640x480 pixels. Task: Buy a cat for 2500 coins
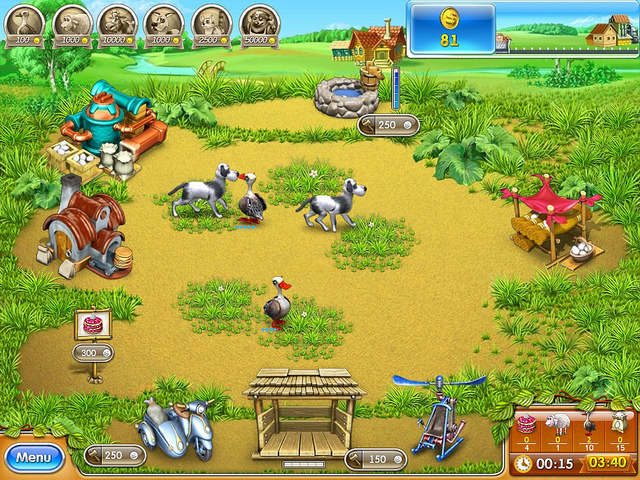tap(212, 21)
